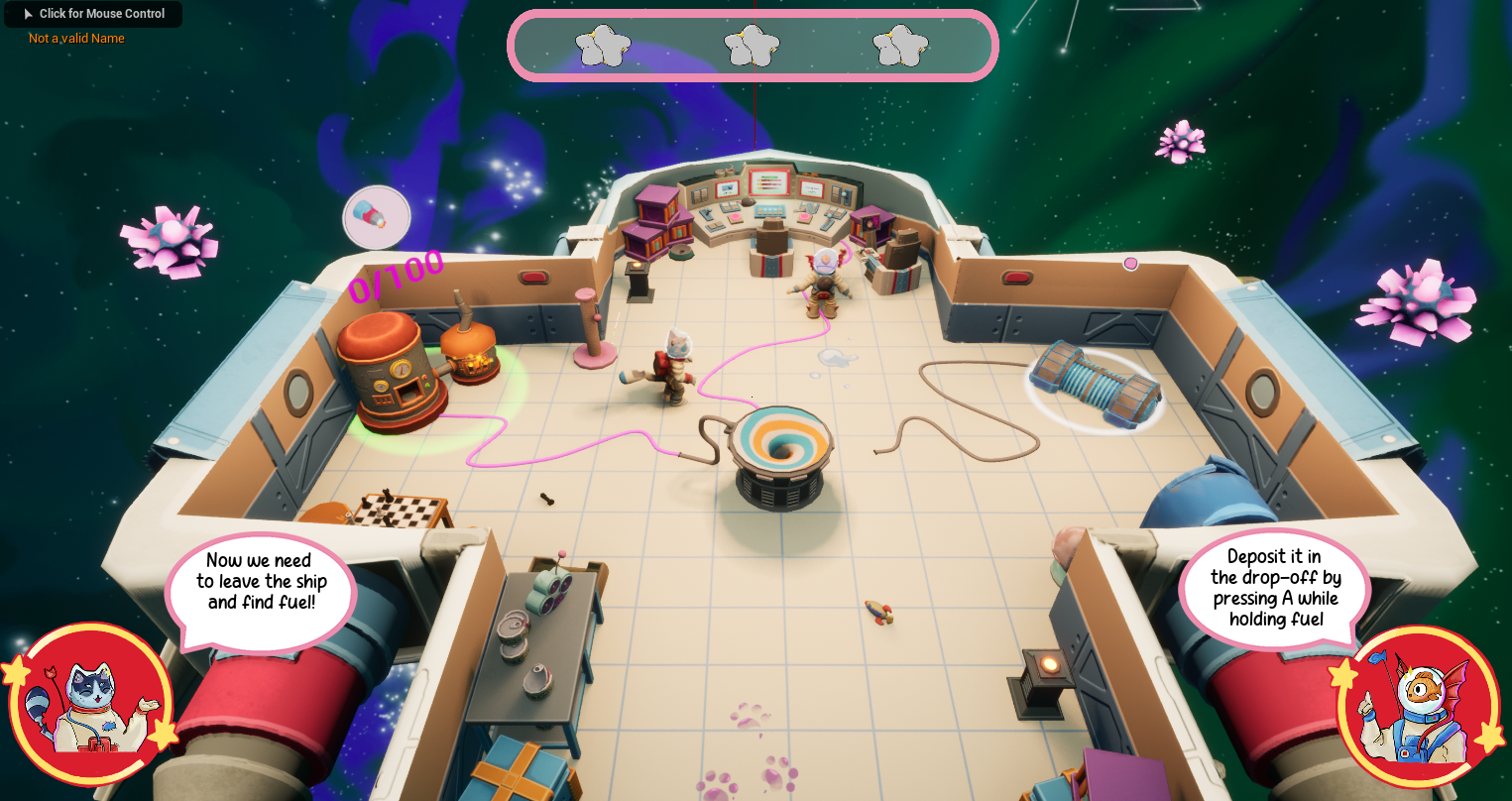
Task: Click the "Click for Mouse Control" button
Action: click(93, 14)
